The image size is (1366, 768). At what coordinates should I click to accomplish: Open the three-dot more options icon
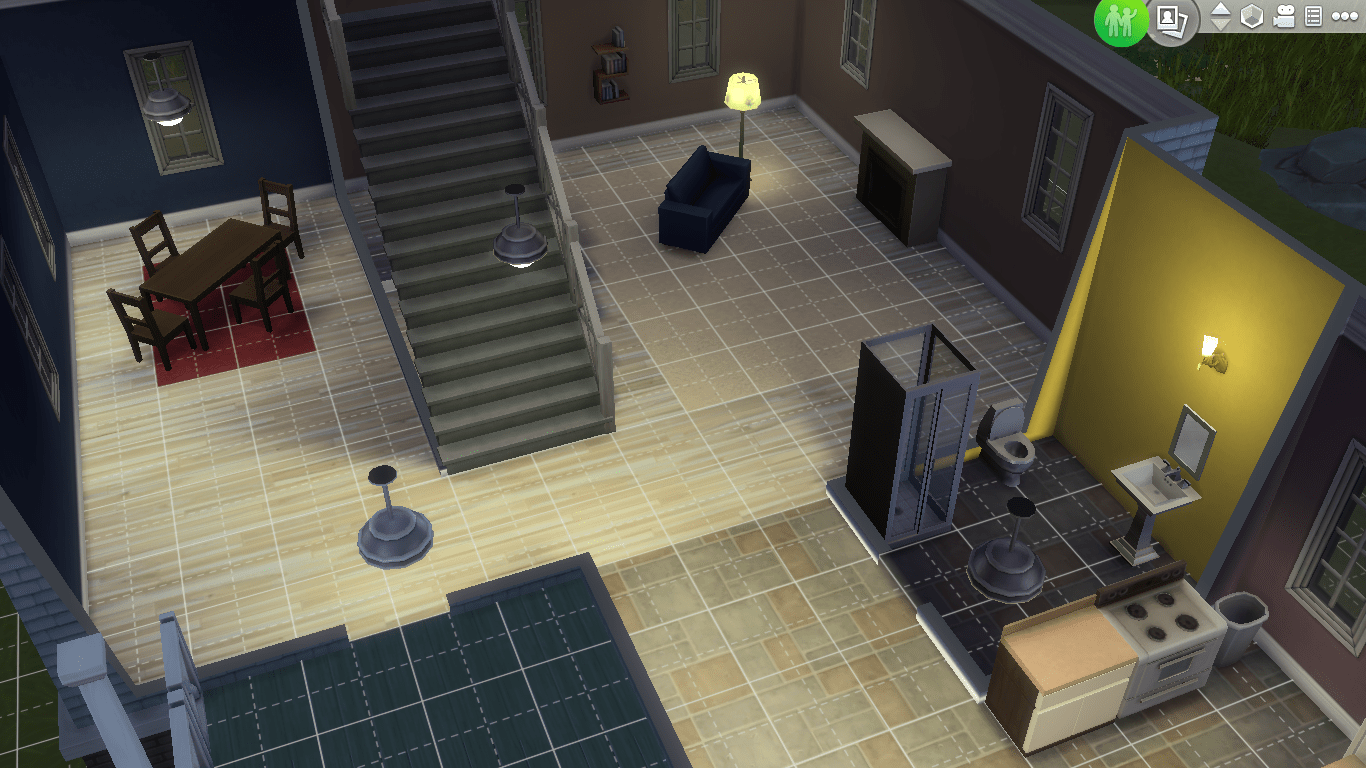(1344, 15)
